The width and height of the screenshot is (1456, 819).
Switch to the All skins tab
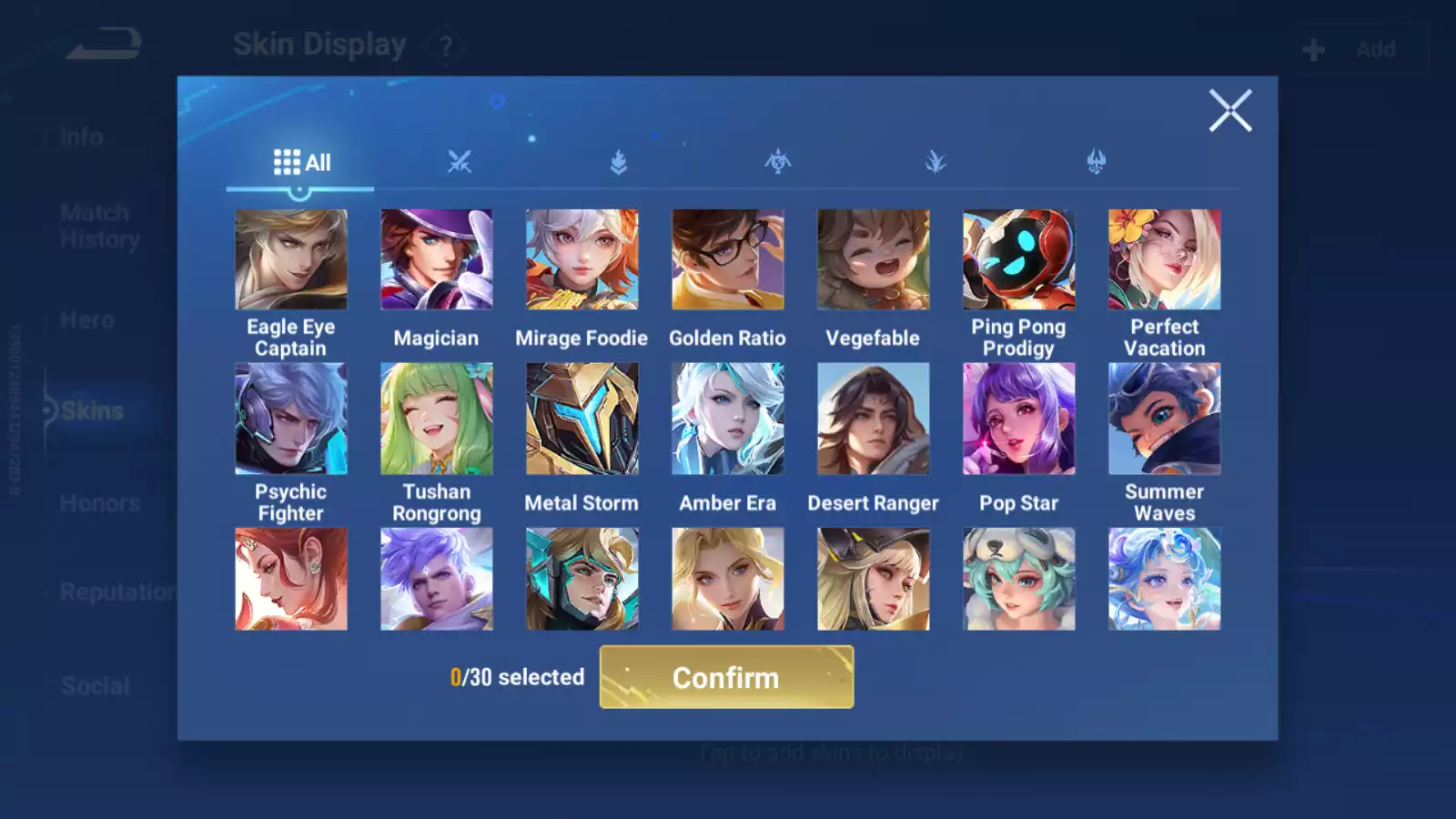(301, 163)
